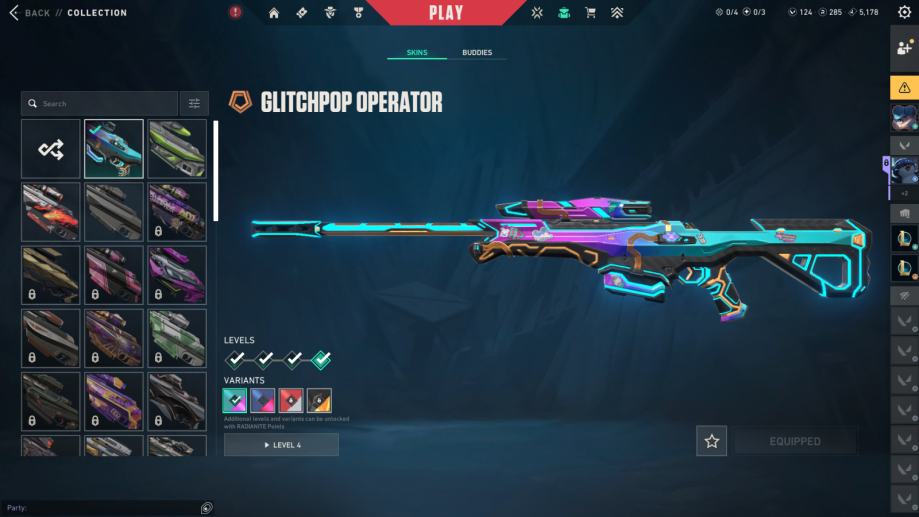Choose the blue variant swatch
The image size is (919, 517).
(263, 401)
